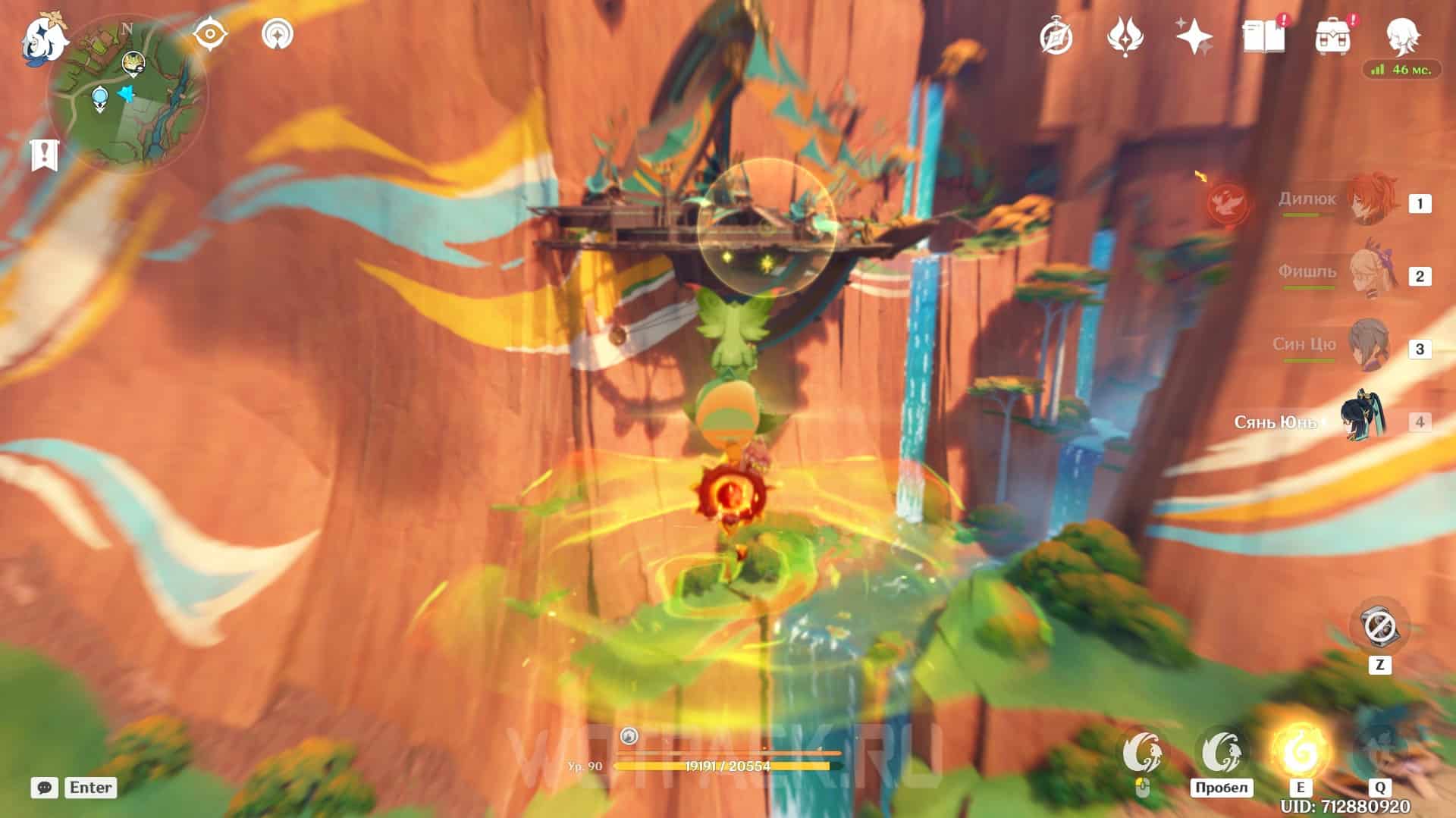Image resolution: width=1456 pixels, height=818 pixels.
Task: Use the gadget slot above Z
Action: point(1379,626)
